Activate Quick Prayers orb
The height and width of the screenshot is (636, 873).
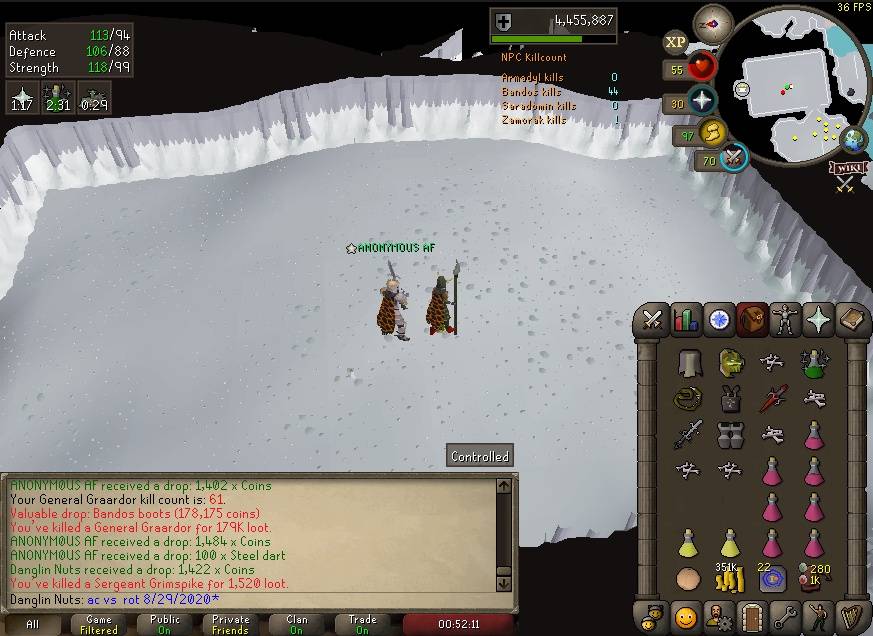tap(702, 101)
